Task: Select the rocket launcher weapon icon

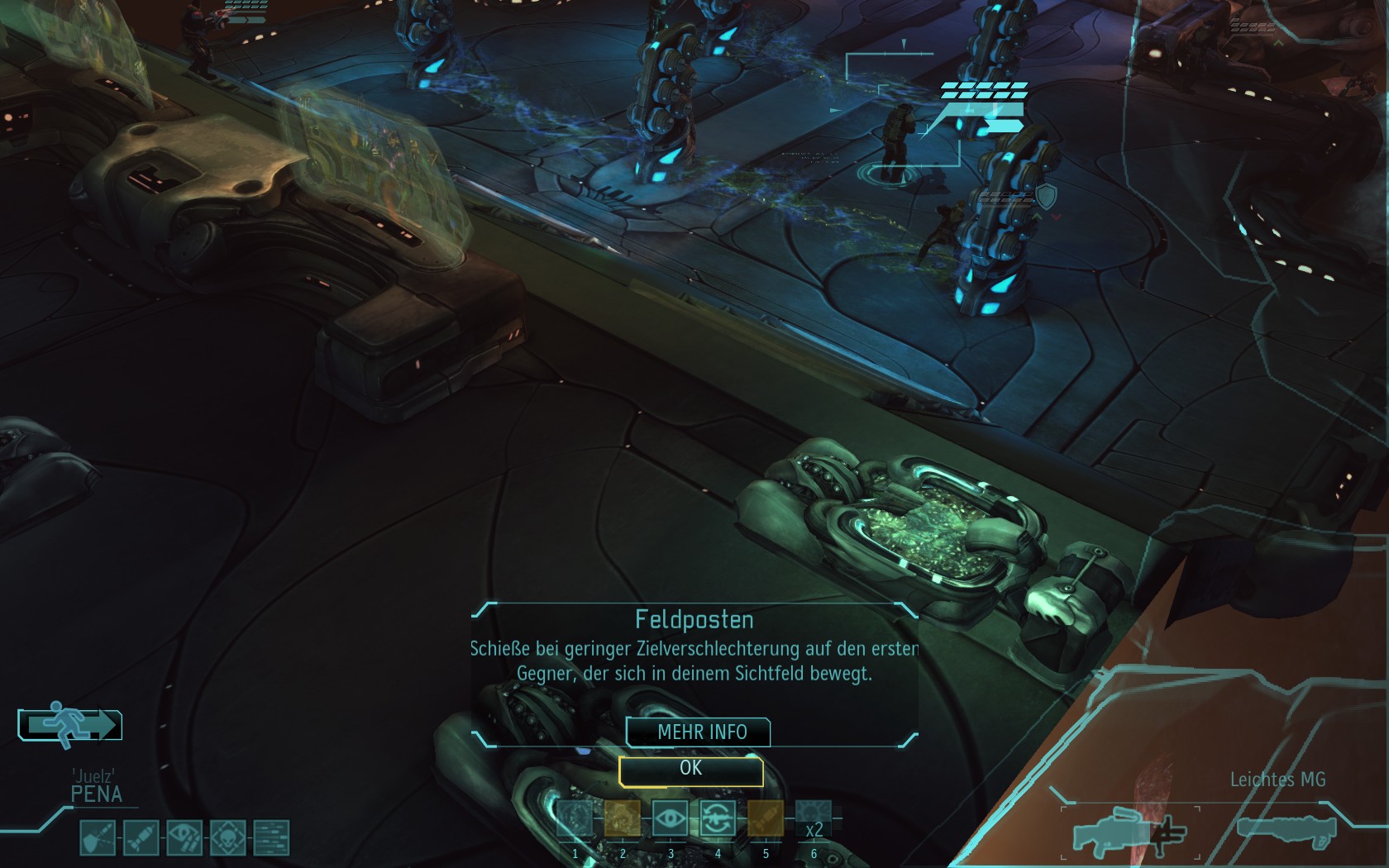Action: click(x=1286, y=830)
